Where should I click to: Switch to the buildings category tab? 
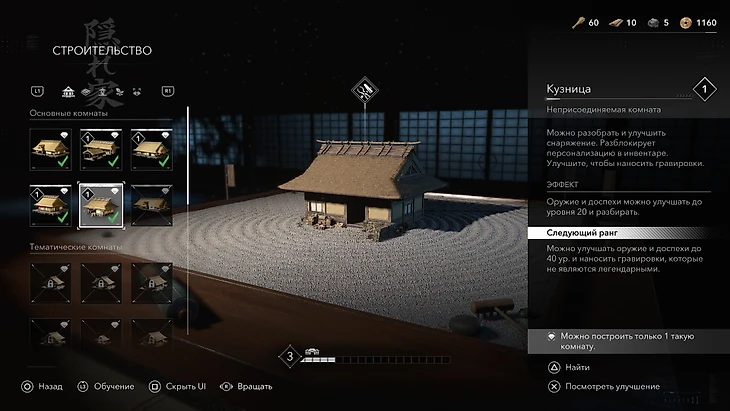click(68, 92)
